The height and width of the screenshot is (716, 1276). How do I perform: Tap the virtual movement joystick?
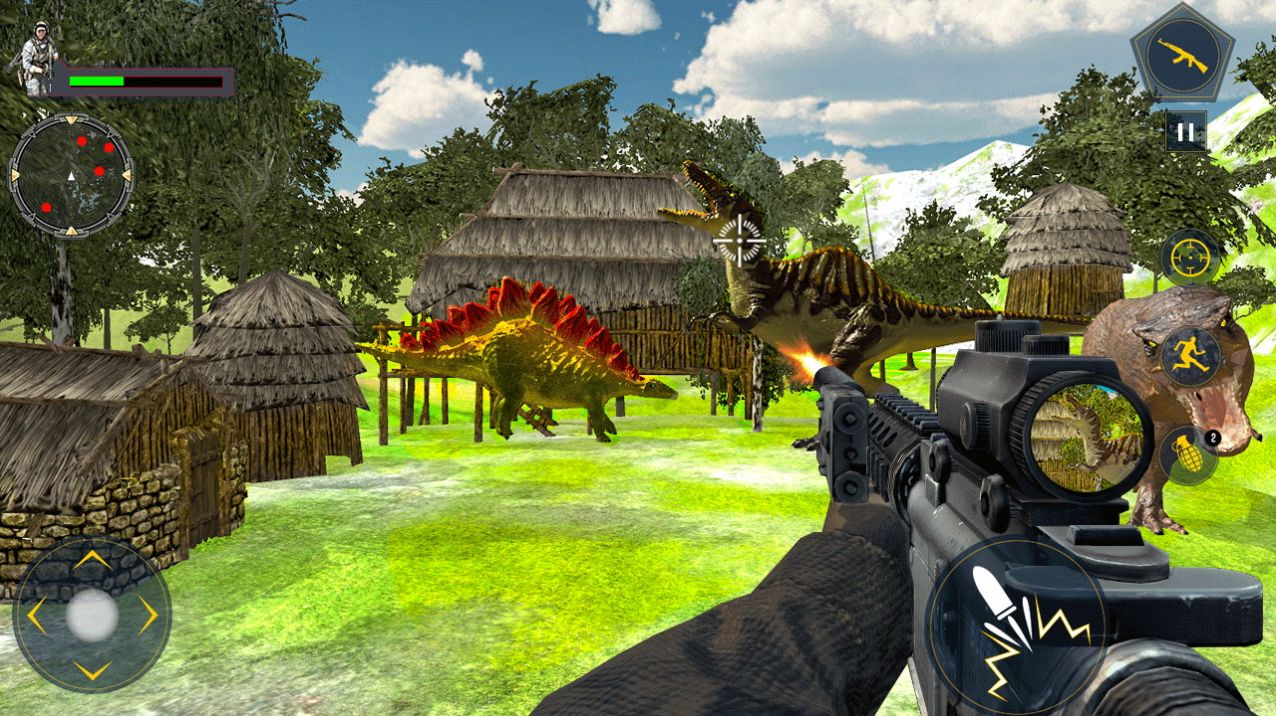pyautogui.click(x=92, y=615)
